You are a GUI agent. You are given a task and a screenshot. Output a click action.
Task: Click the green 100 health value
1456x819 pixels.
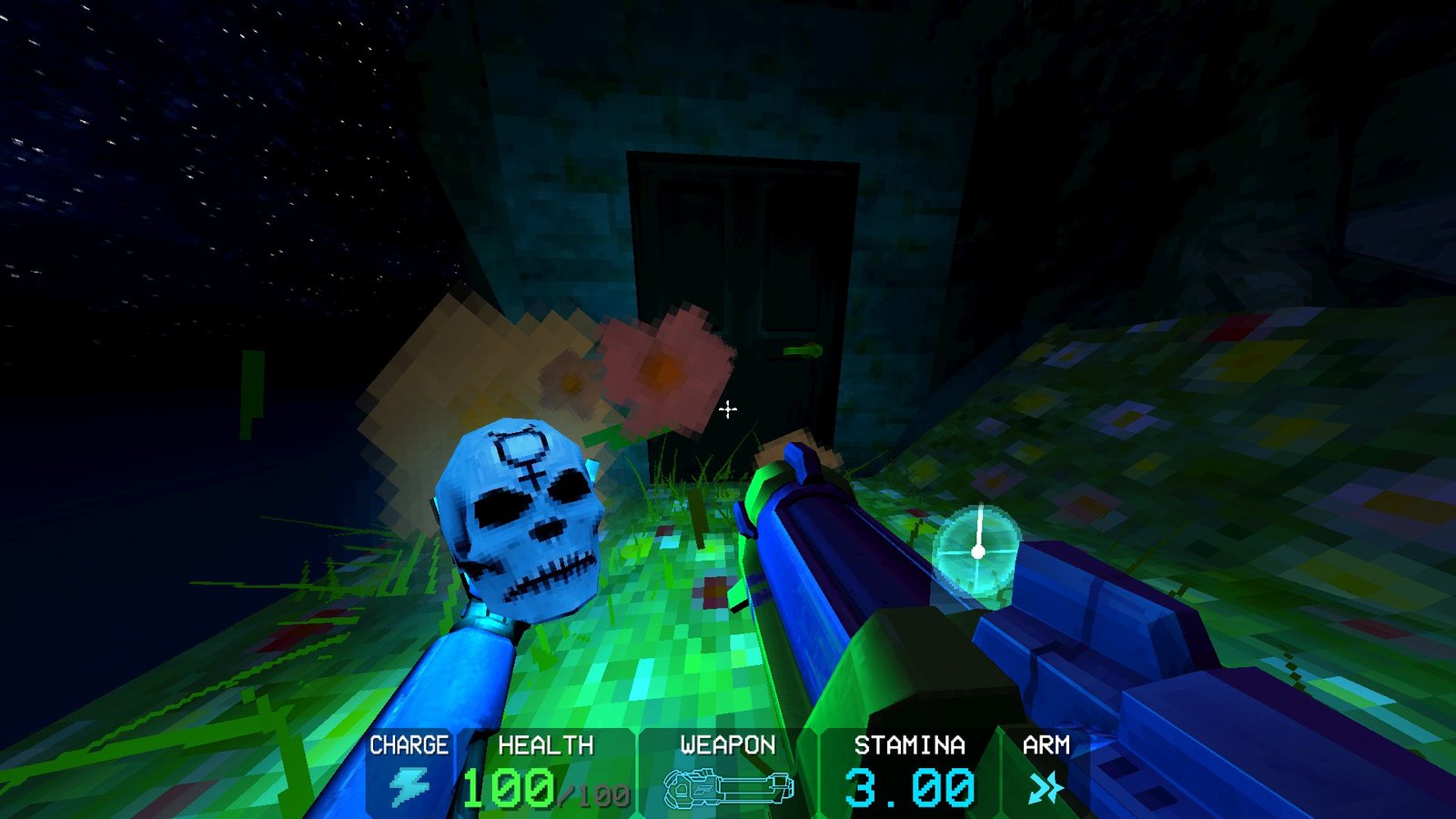(x=510, y=790)
